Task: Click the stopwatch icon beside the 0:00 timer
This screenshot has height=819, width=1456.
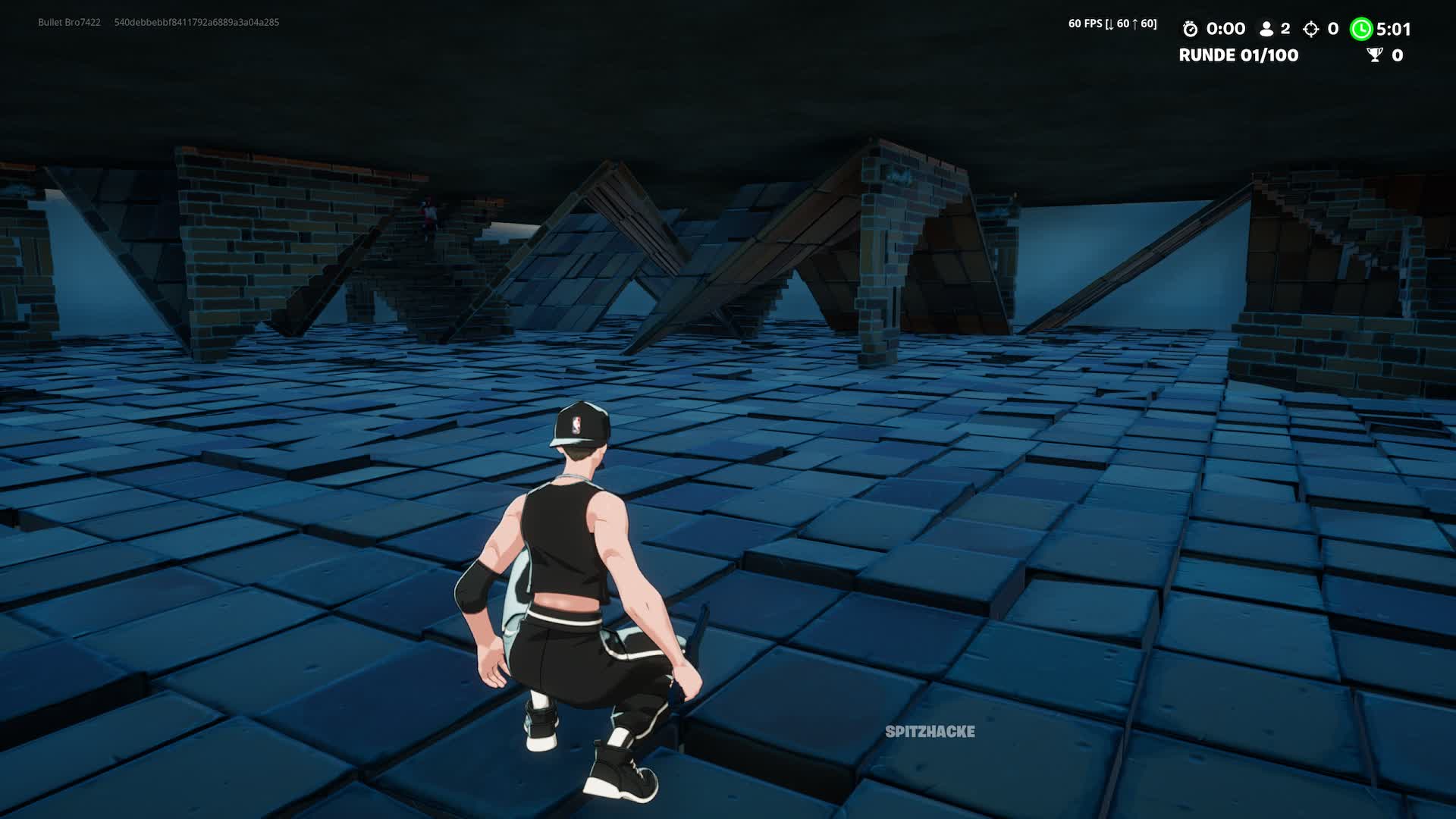Action: point(1192,29)
